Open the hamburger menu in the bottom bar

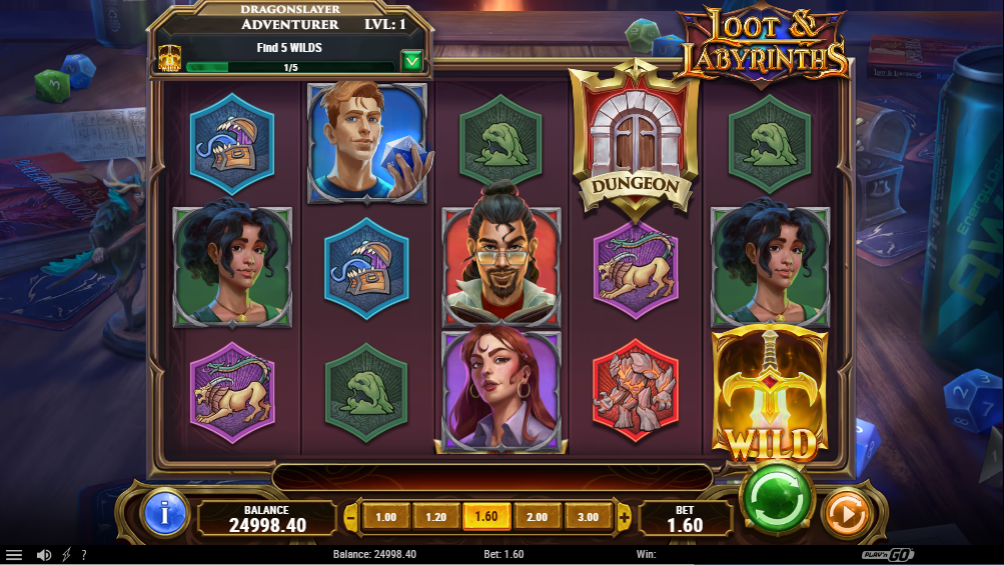[x=14, y=555]
